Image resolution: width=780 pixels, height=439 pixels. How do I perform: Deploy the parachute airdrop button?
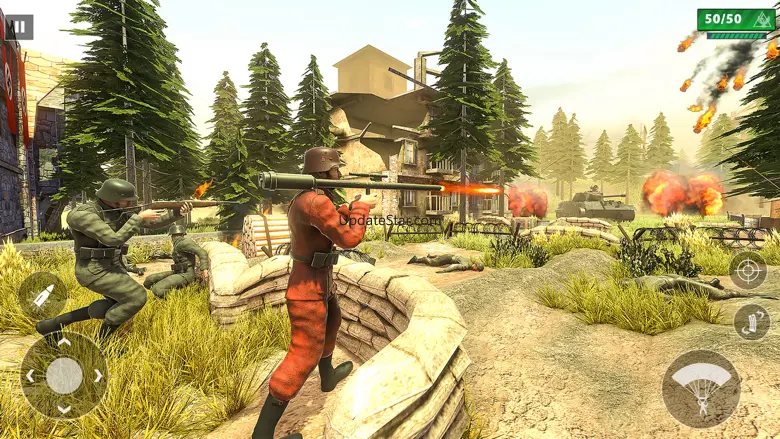pyautogui.click(x=701, y=388)
